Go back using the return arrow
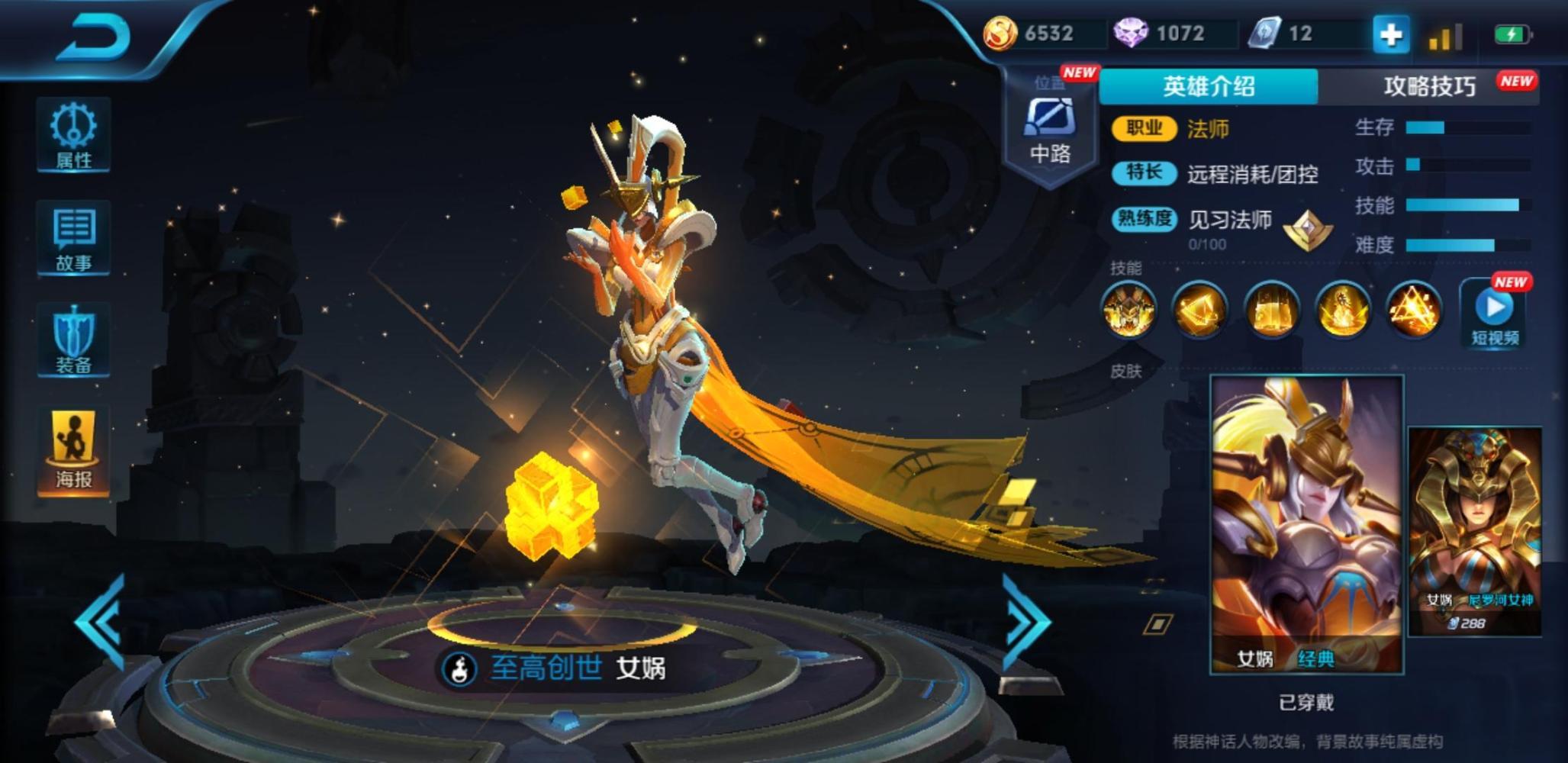Image resolution: width=1568 pixels, height=763 pixels. [95, 37]
